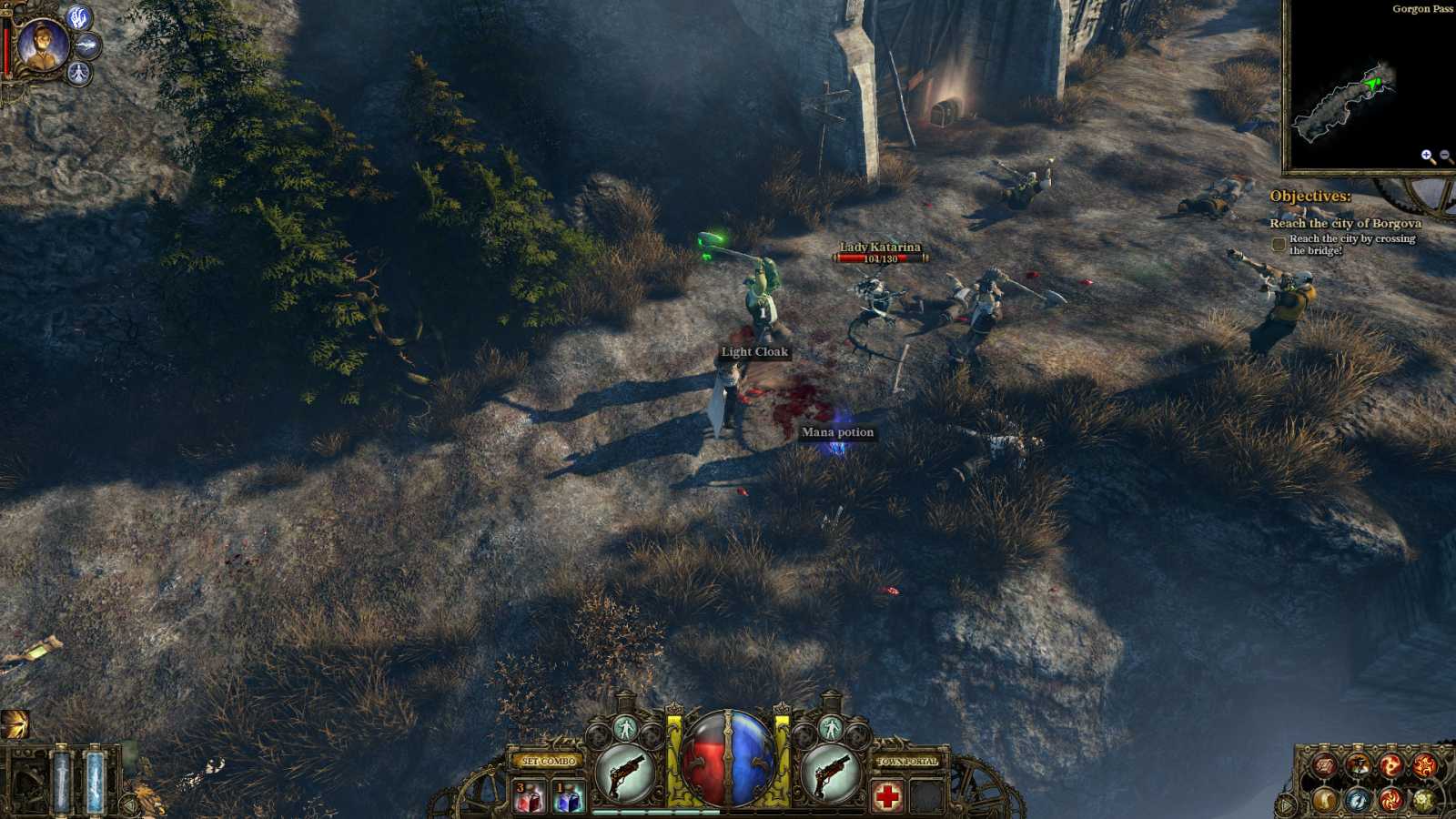The image size is (1456, 819).
Task: Click the golden orb skill icon bottom right
Action: coord(1324,799)
